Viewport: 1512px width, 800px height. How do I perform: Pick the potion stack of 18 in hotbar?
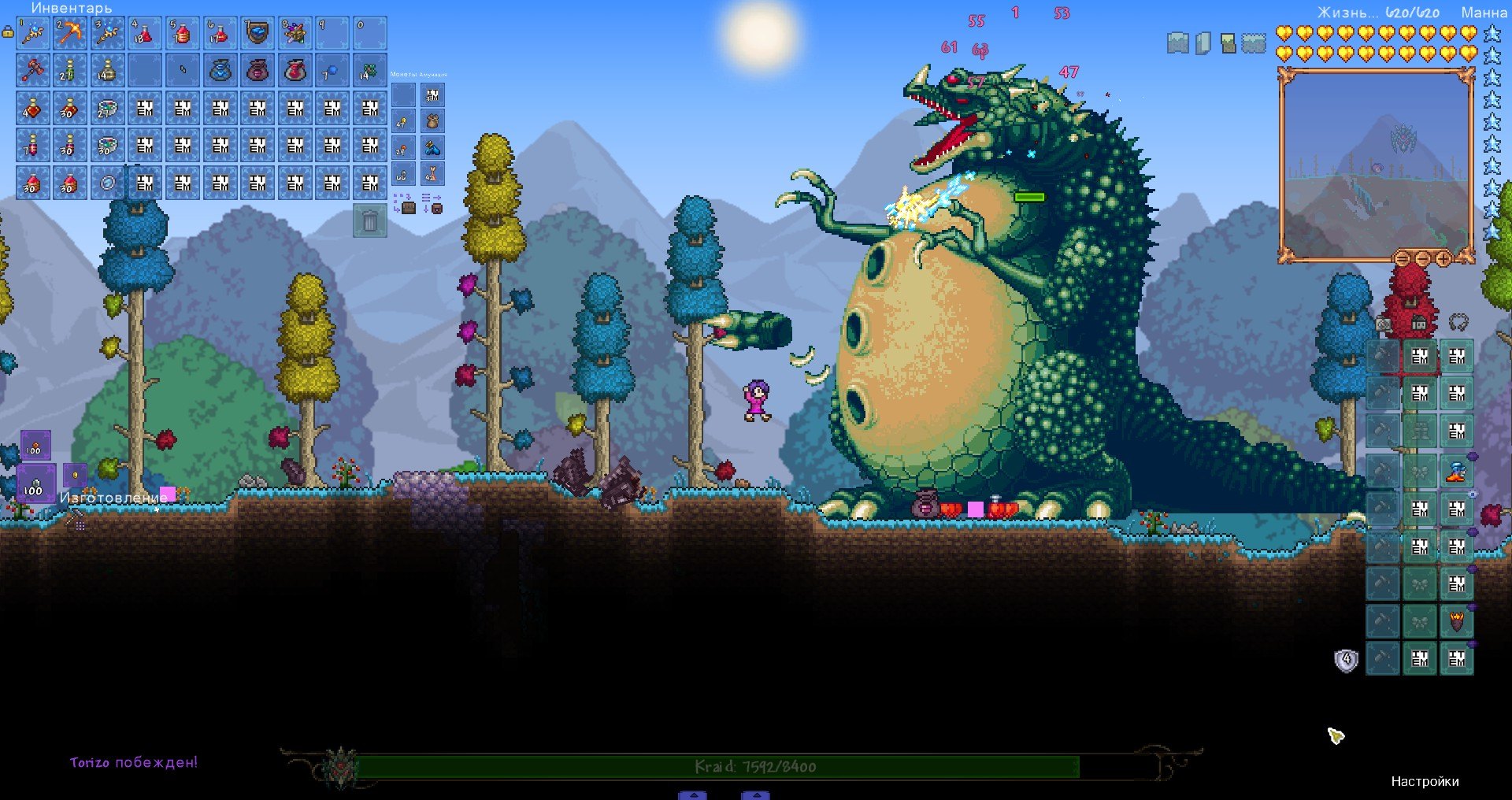coord(145,33)
